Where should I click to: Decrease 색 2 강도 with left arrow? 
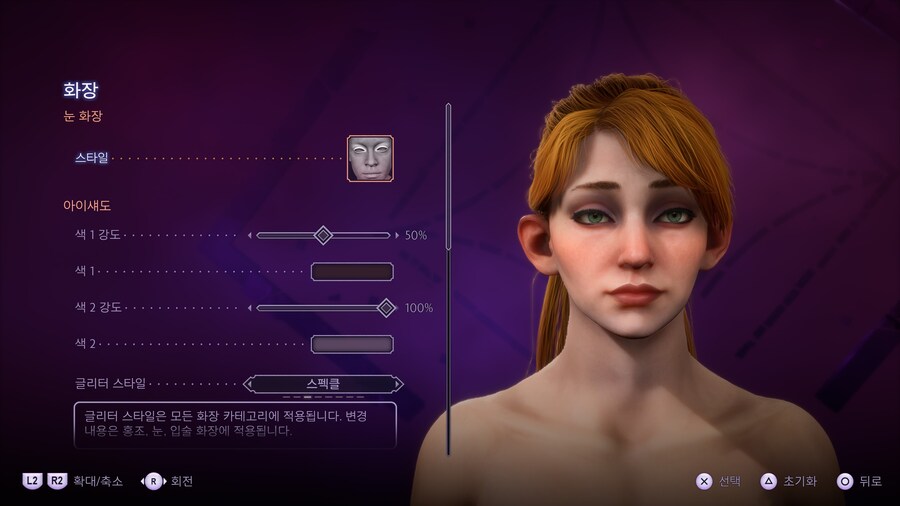click(250, 308)
